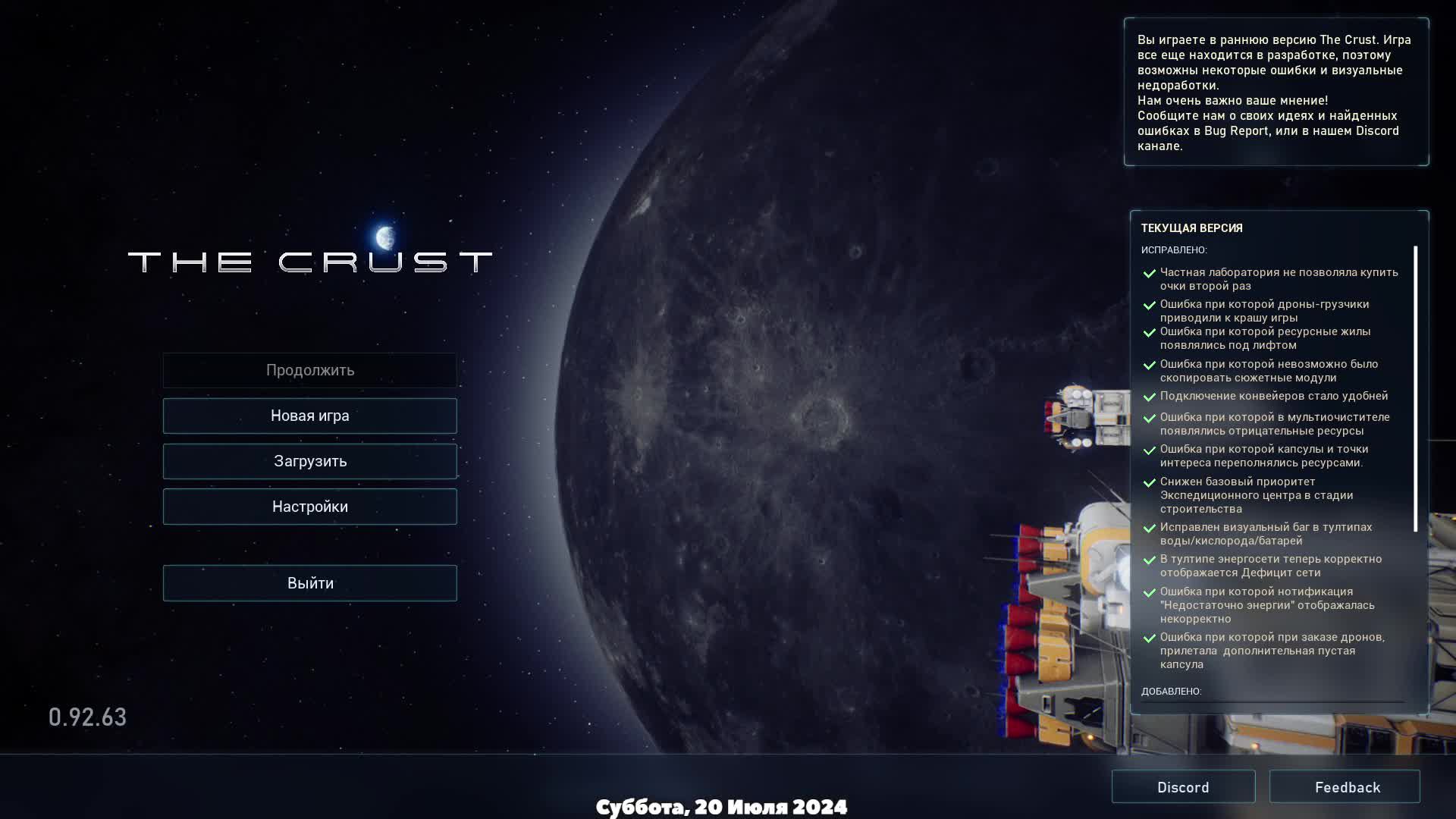Start a new game with Новая игра

pyautogui.click(x=309, y=416)
